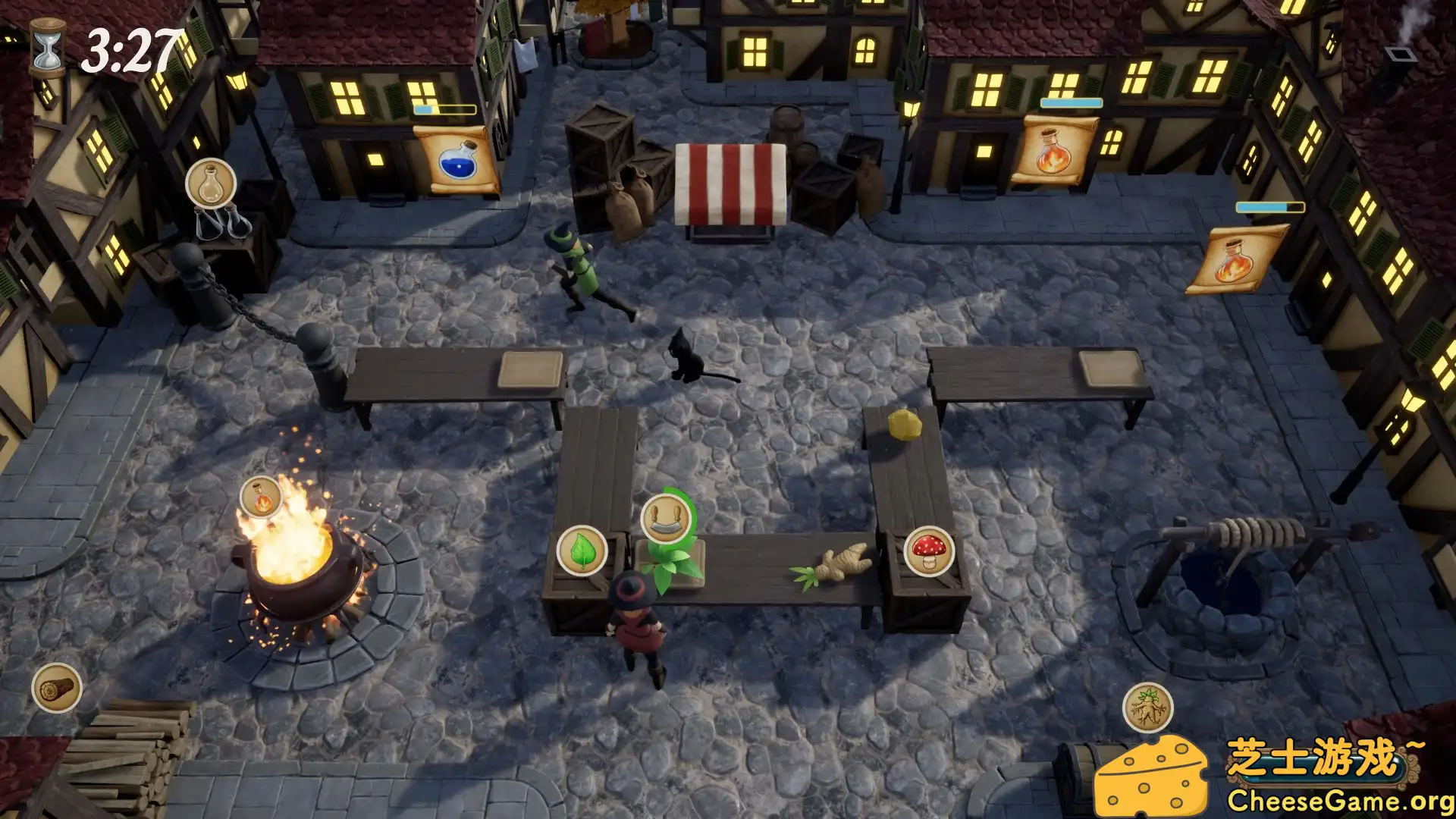Open the CheeseGame.org watermark link
Image resolution: width=1456 pixels, height=819 pixels.
point(1339,800)
